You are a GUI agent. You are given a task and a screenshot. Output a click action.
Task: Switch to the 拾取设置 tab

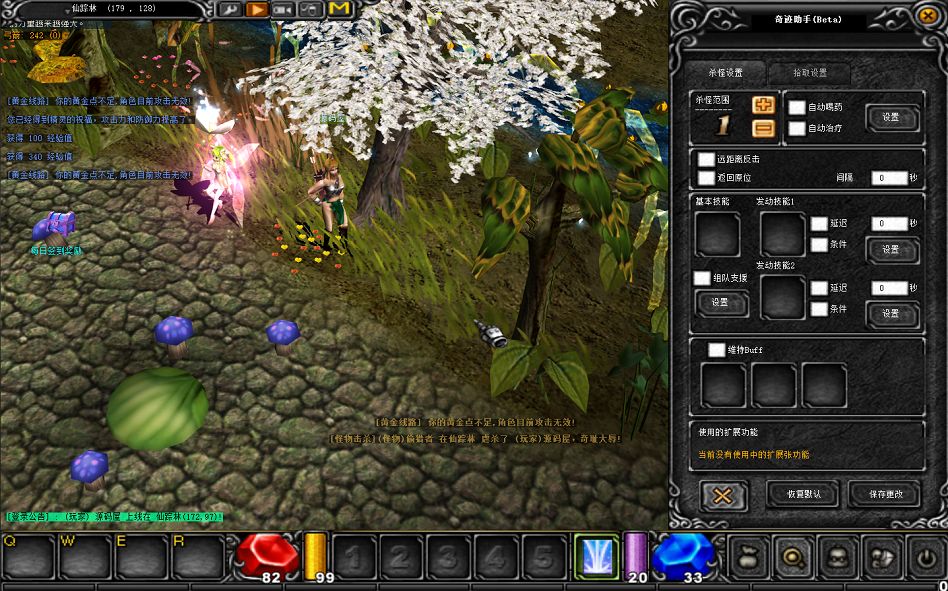[x=810, y=73]
